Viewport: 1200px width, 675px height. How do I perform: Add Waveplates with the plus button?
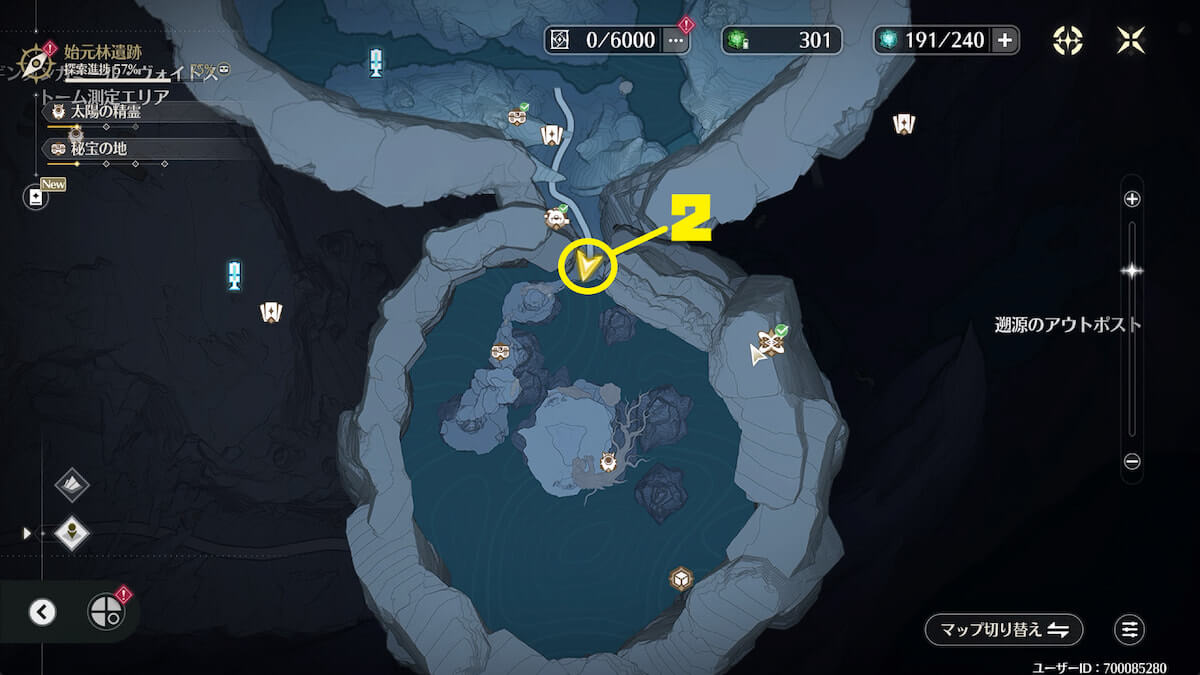[x=1004, y=40]
